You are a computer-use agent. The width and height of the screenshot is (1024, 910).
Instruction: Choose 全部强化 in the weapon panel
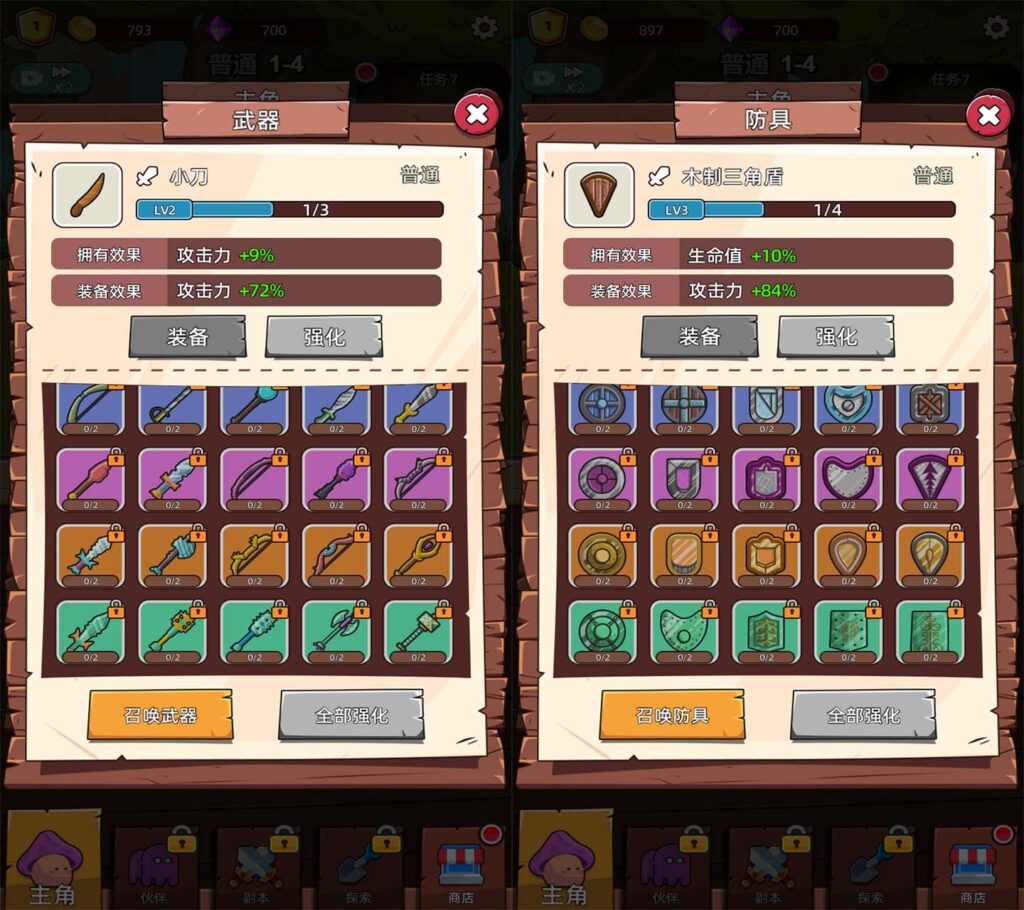351,715
